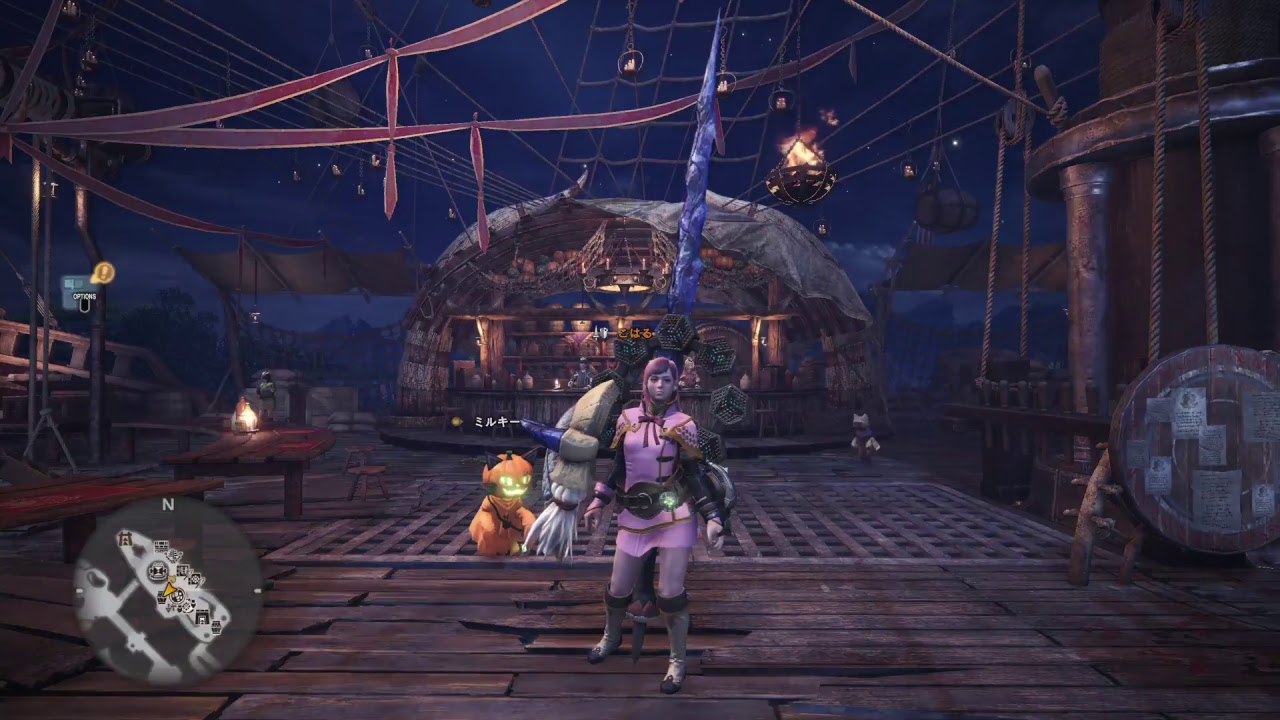The width and height of the screenshot is (1280, 720).
Task: Click the item box icon on the minimap
Action: pos(162,599)
